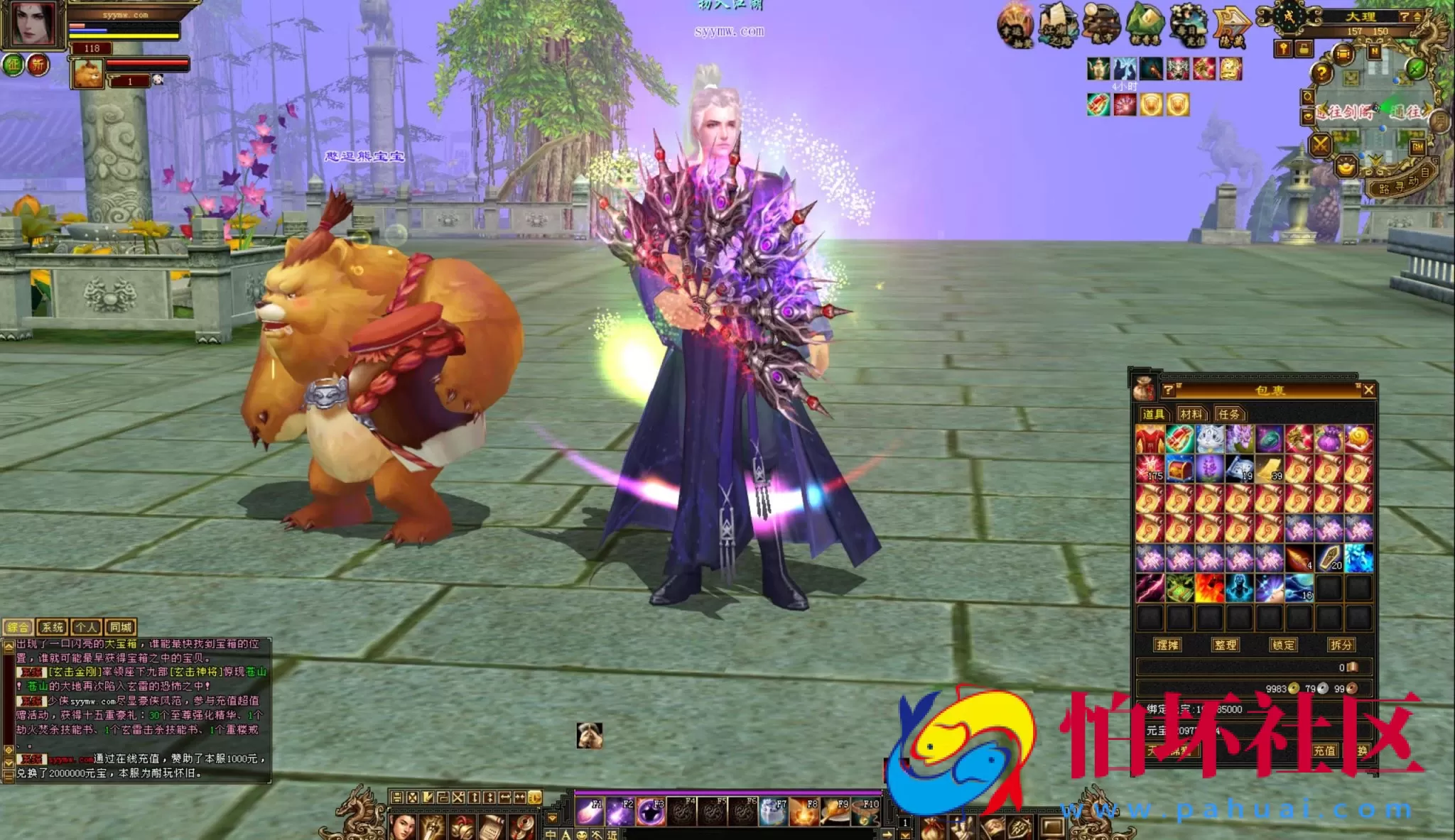
Task: Click the magnifier icon beside the minimap
Action: [1309, 97]
